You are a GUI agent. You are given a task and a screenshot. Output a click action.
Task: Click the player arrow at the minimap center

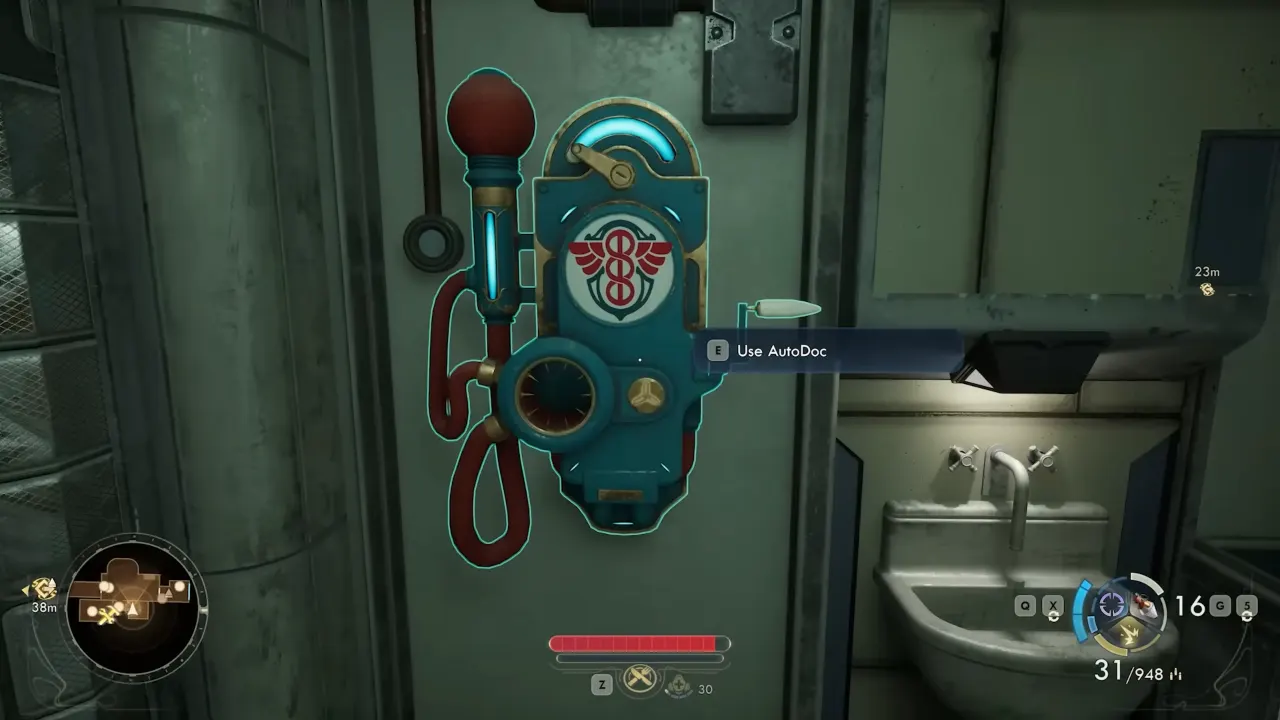[133, 608]
